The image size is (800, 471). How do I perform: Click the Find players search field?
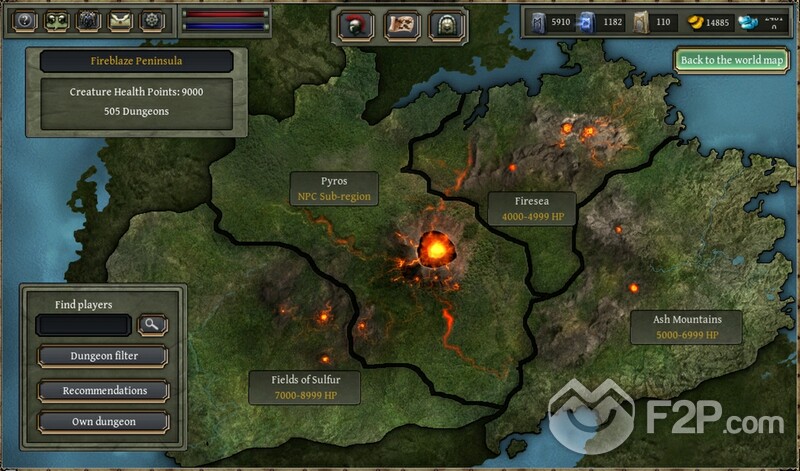pos(83,325)
